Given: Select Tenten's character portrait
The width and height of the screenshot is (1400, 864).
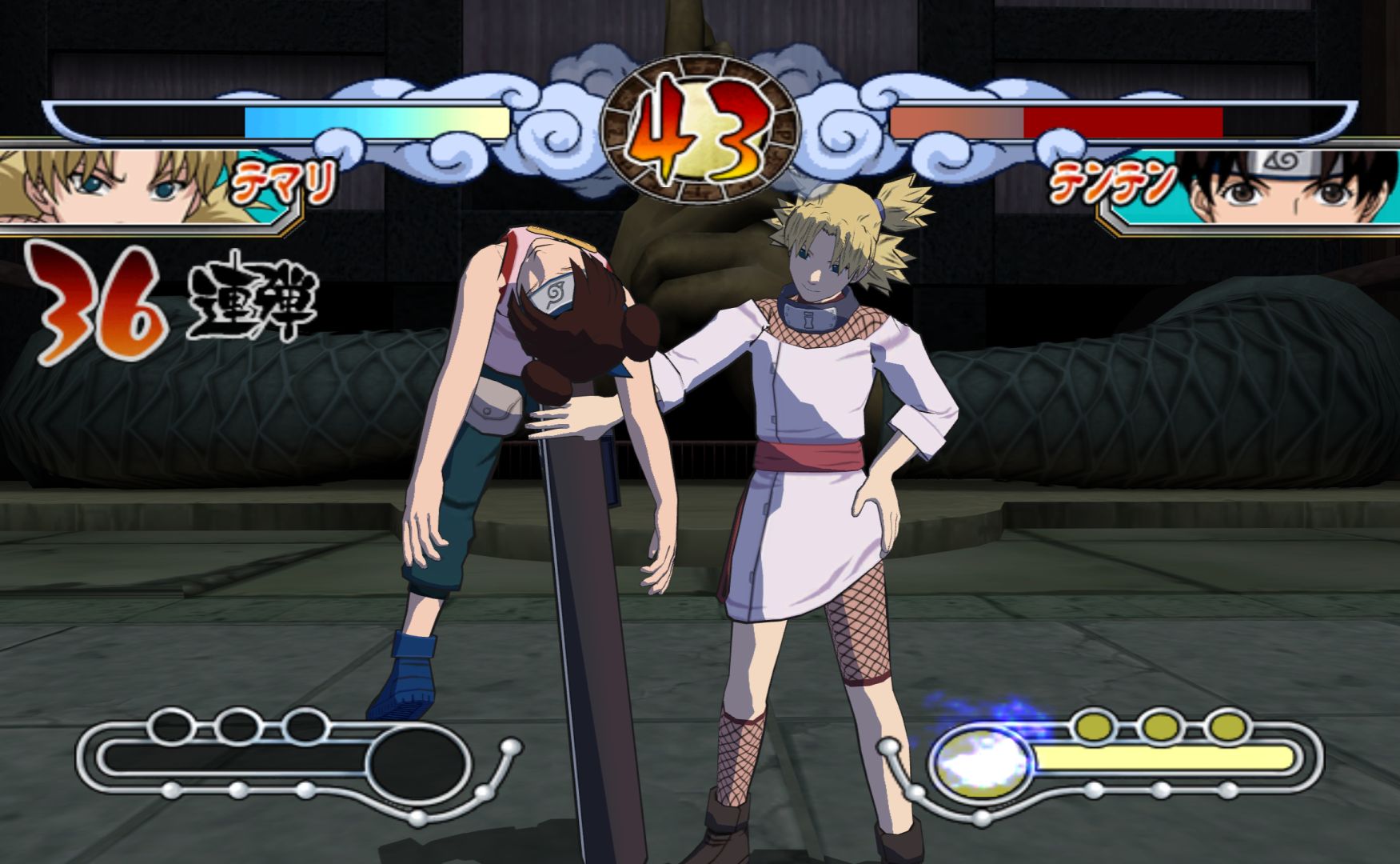Looking at the screenshot, I should click(x=1279, y=190).
